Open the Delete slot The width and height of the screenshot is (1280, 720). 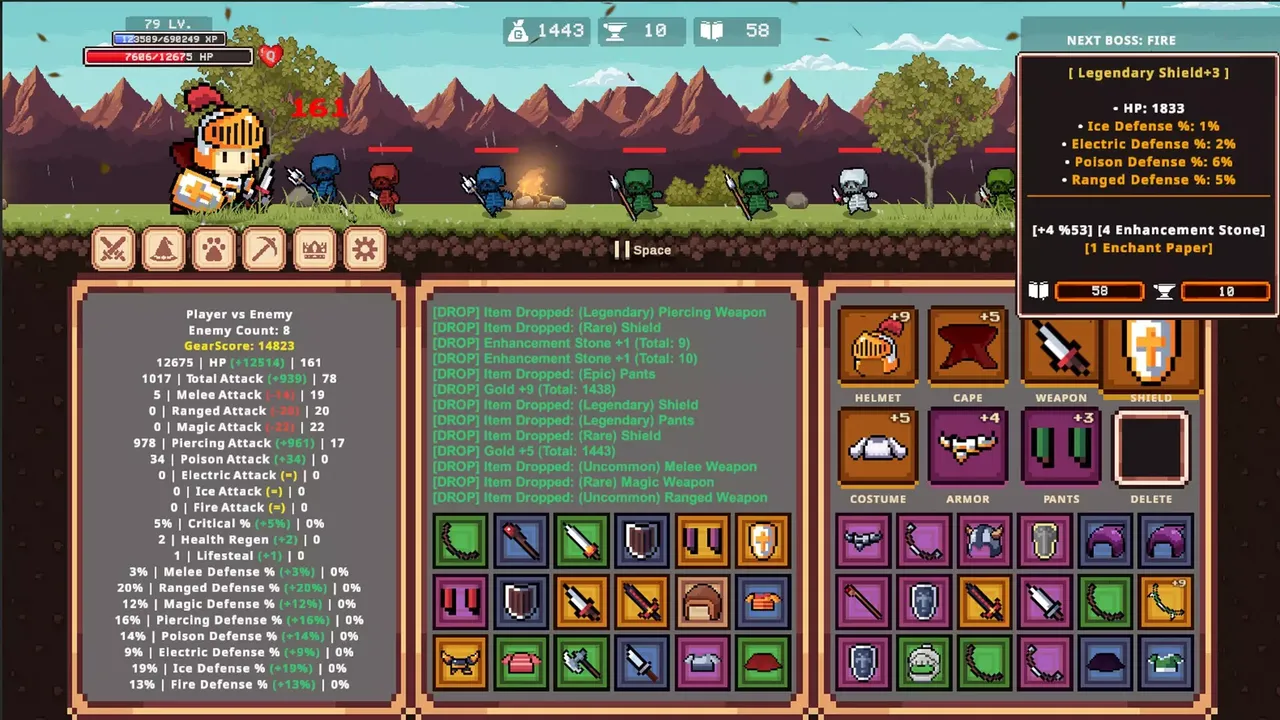1151,452
